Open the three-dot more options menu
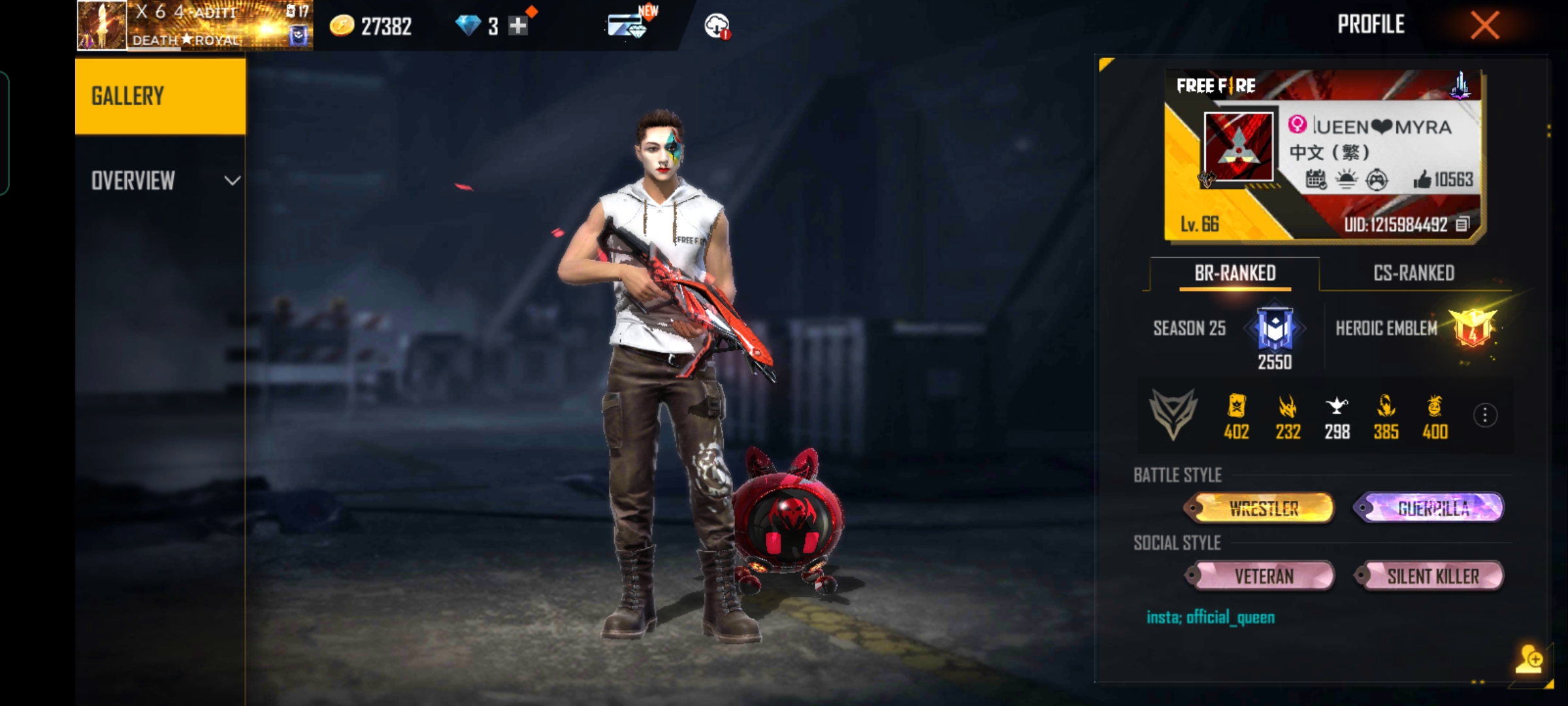Image resolution: width=1568 pixels, height=706 pixels. point(1485,415)
